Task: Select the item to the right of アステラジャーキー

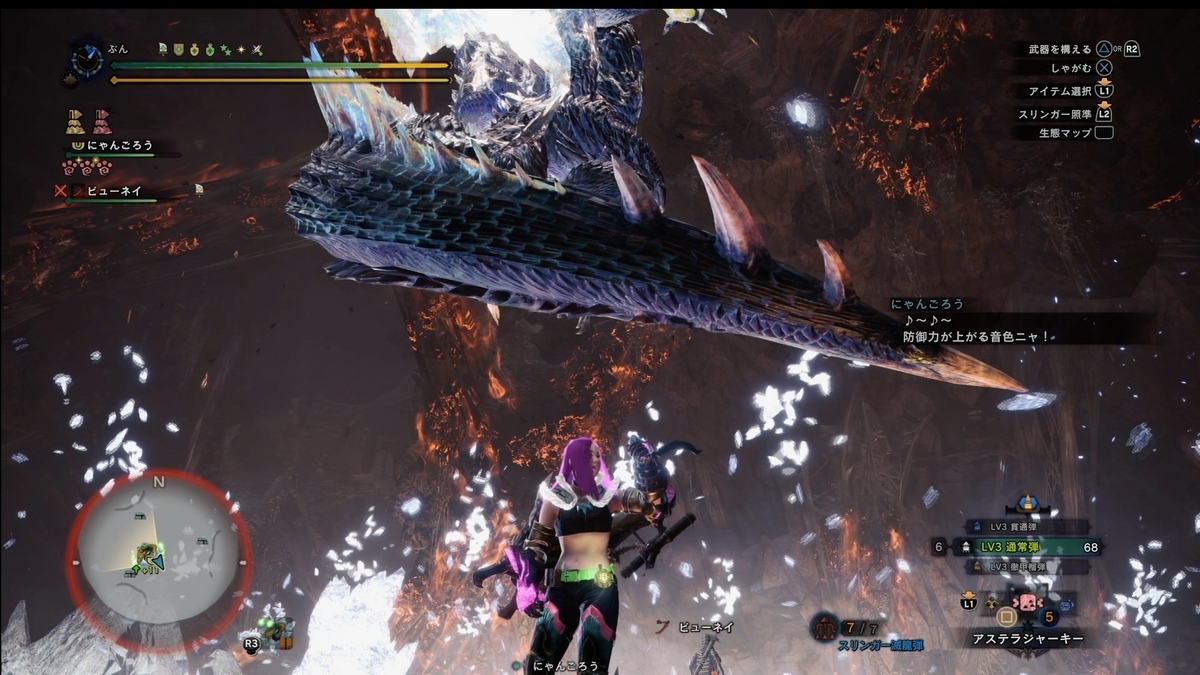Action: (1068, 605)
